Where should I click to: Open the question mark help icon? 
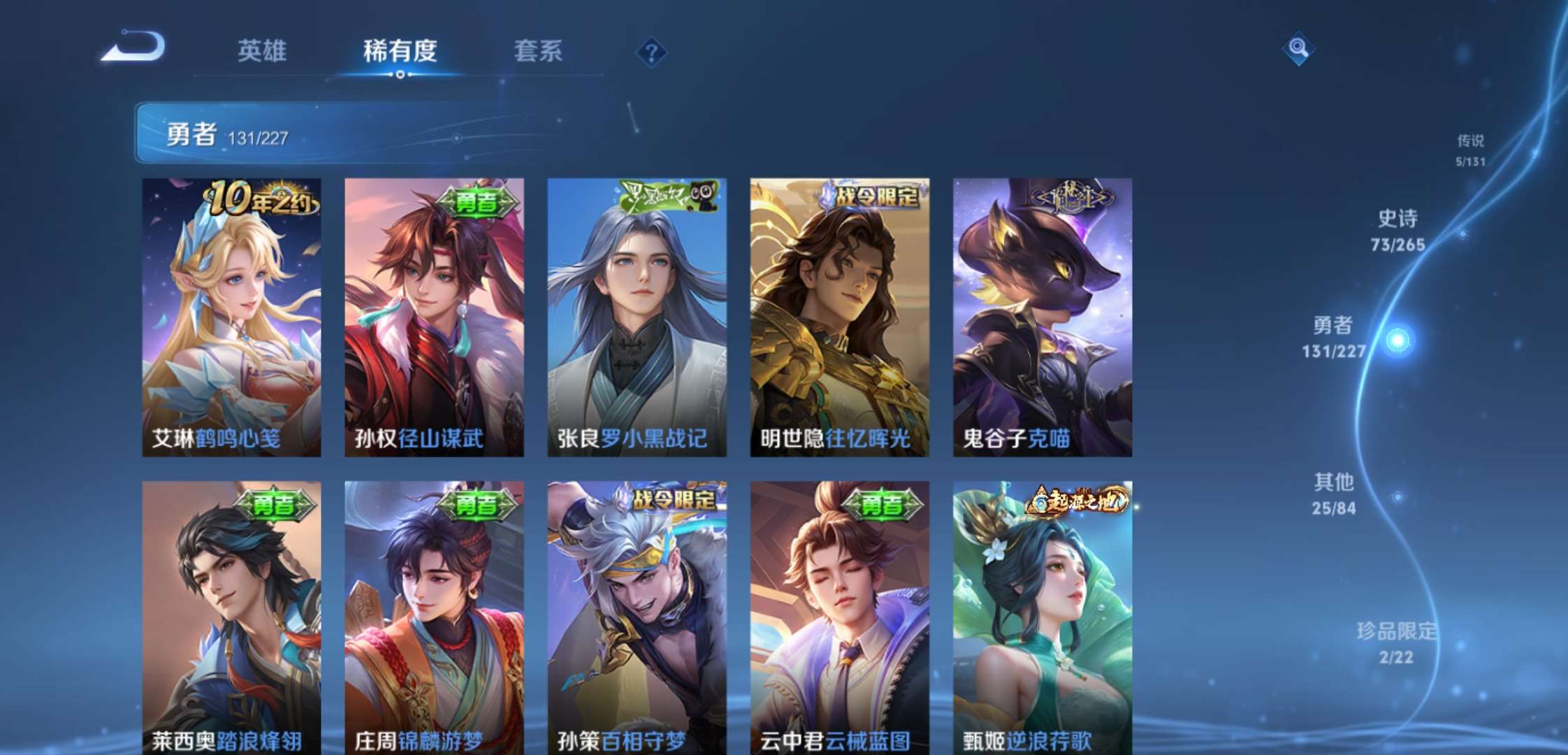[x=651, y=52]
